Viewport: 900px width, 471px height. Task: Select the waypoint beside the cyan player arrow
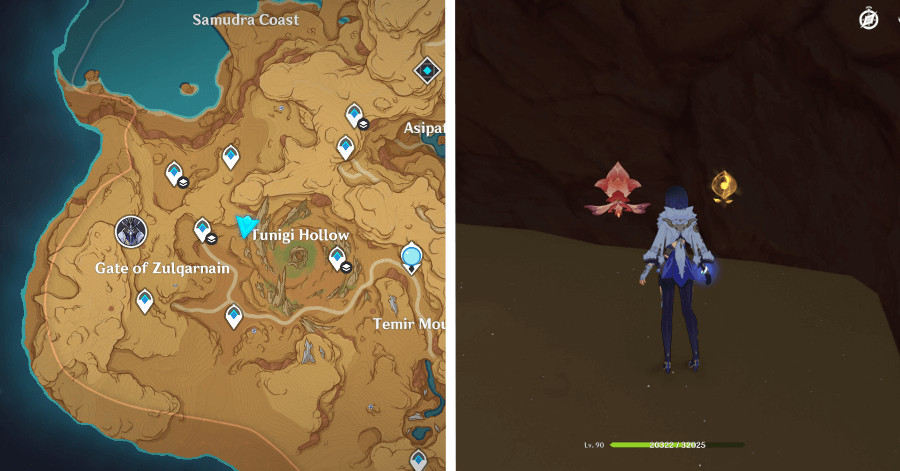(x=202, y=229)
